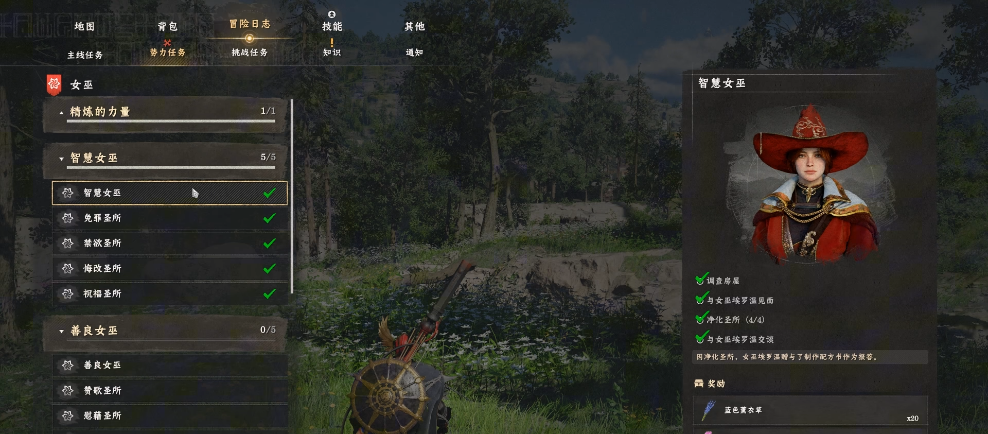Viewport: 988px width, 434px height.
Task: Select the 祝福圣所 quest entry
Action: pos(169,294)
